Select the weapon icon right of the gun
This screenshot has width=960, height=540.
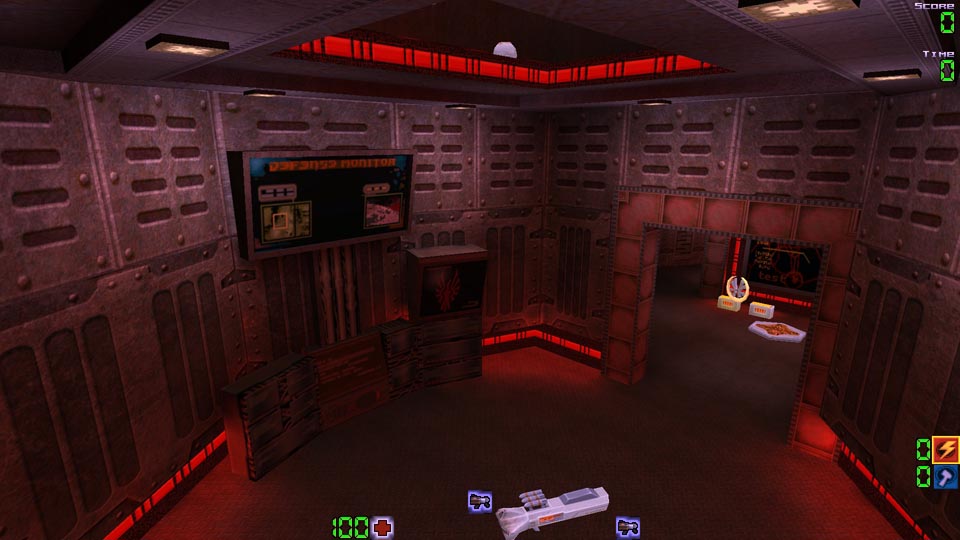pos(627,526)
